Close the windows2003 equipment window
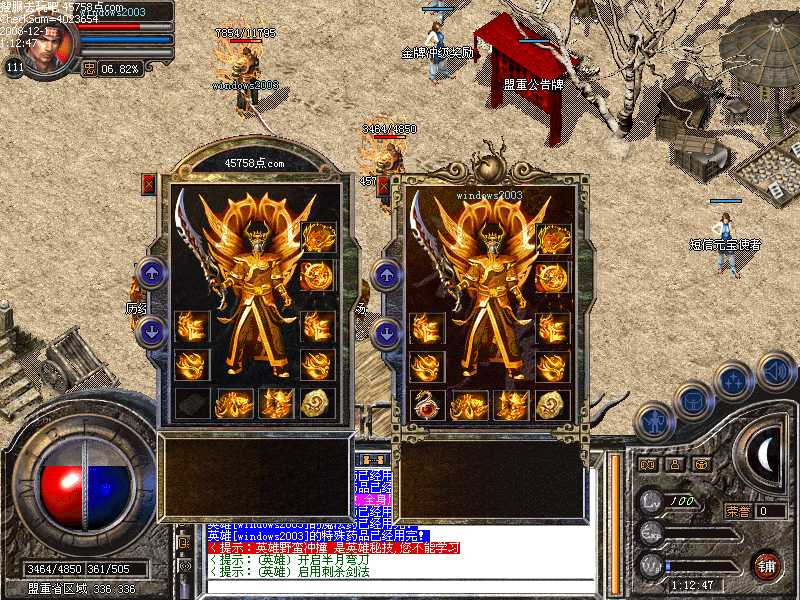Image resolution: width=800 pixels, height=600 pixels. pyautogui.click(x=385, y=184)
